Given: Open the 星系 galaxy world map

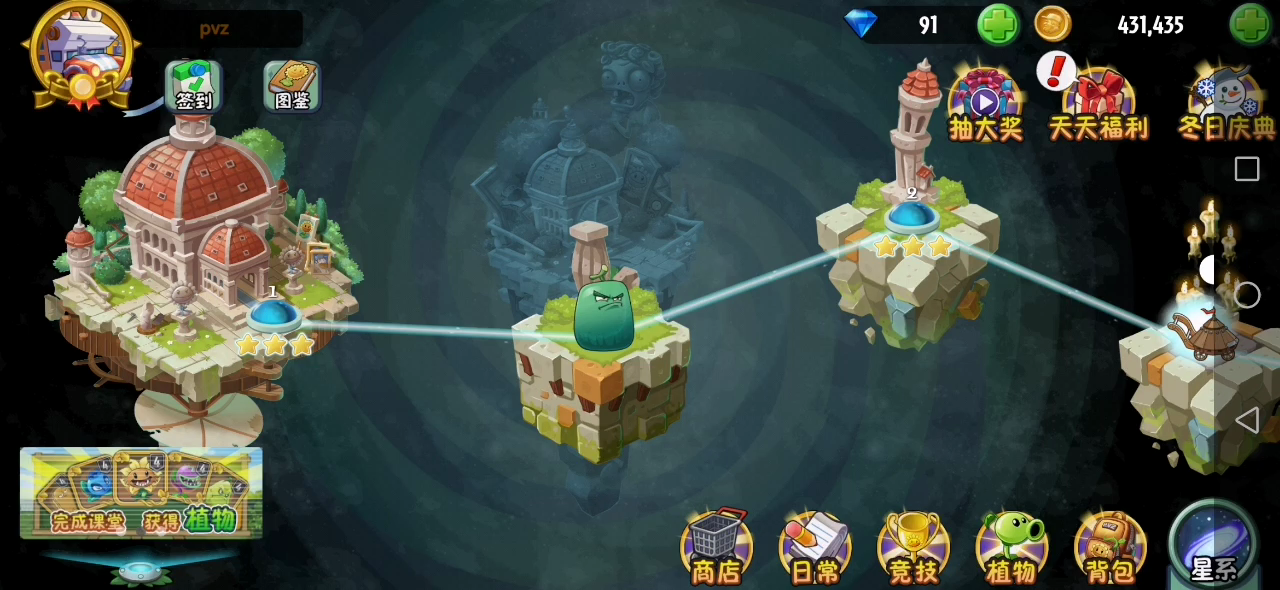Looking at the screenshot, I should 1213,543.
